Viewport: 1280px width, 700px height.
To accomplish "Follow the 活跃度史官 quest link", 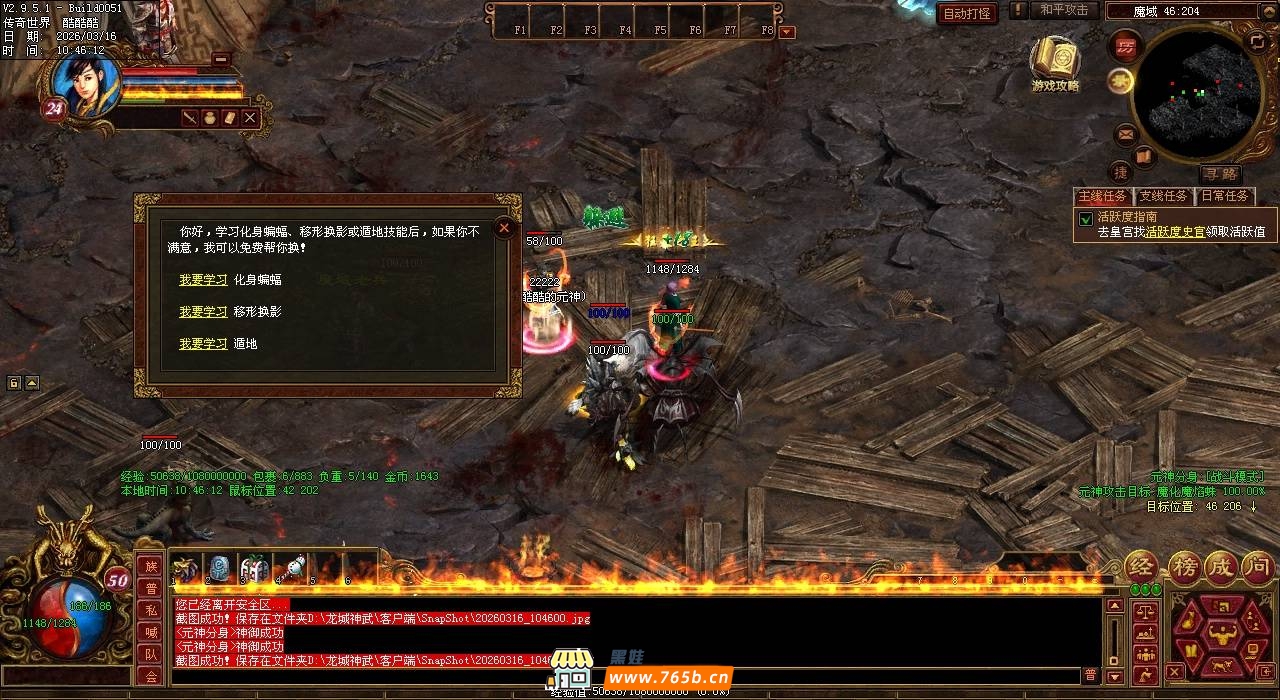I will click(x=1175, y=232).
